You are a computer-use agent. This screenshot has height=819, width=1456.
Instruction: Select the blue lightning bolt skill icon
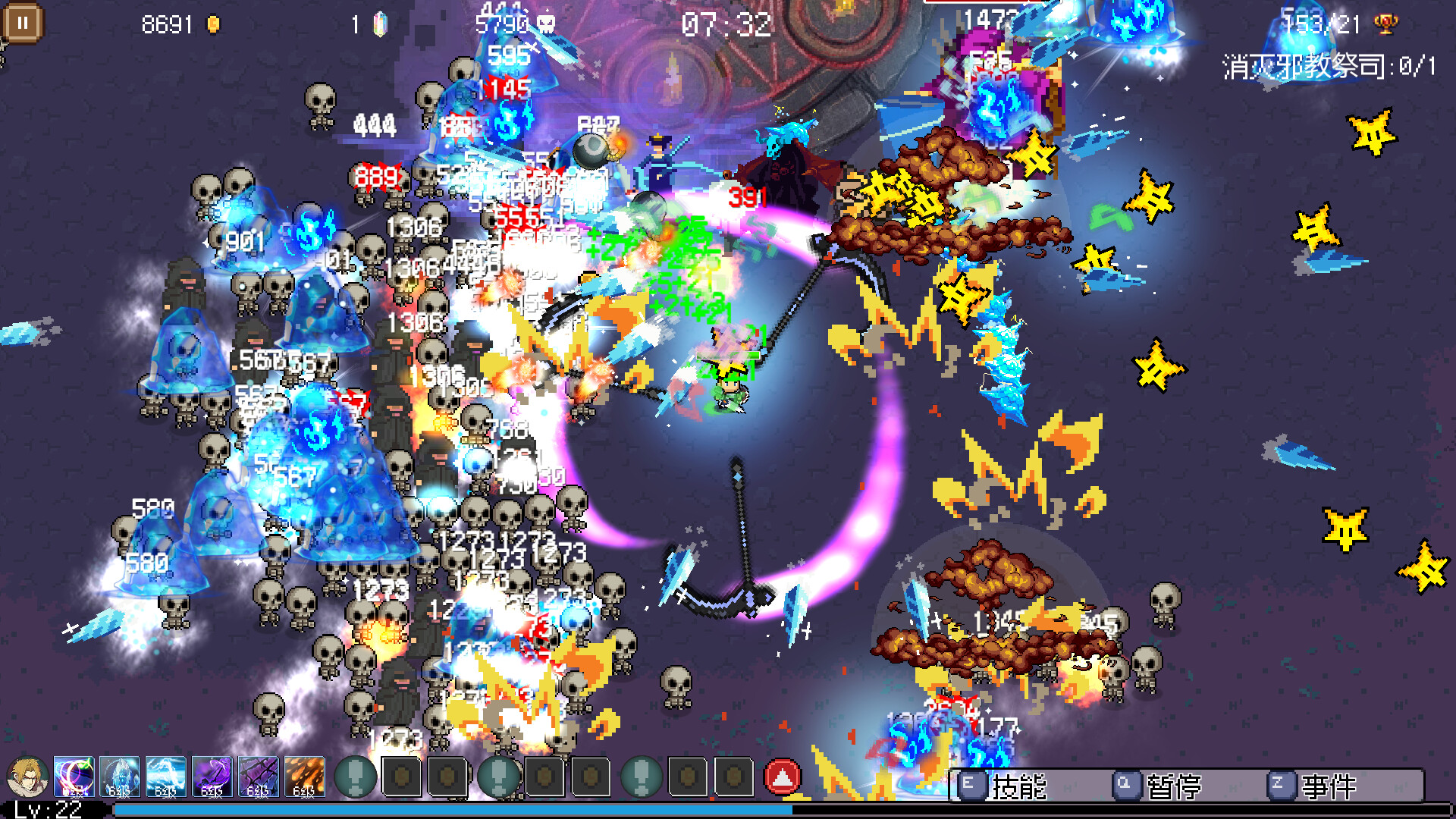(x=164, y=775)
